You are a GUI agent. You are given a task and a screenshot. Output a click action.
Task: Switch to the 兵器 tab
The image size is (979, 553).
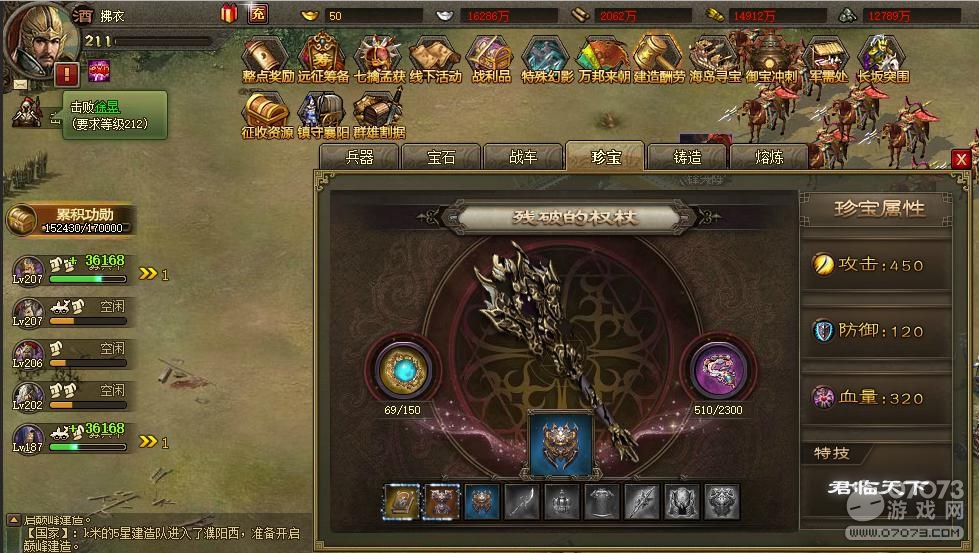358,157
